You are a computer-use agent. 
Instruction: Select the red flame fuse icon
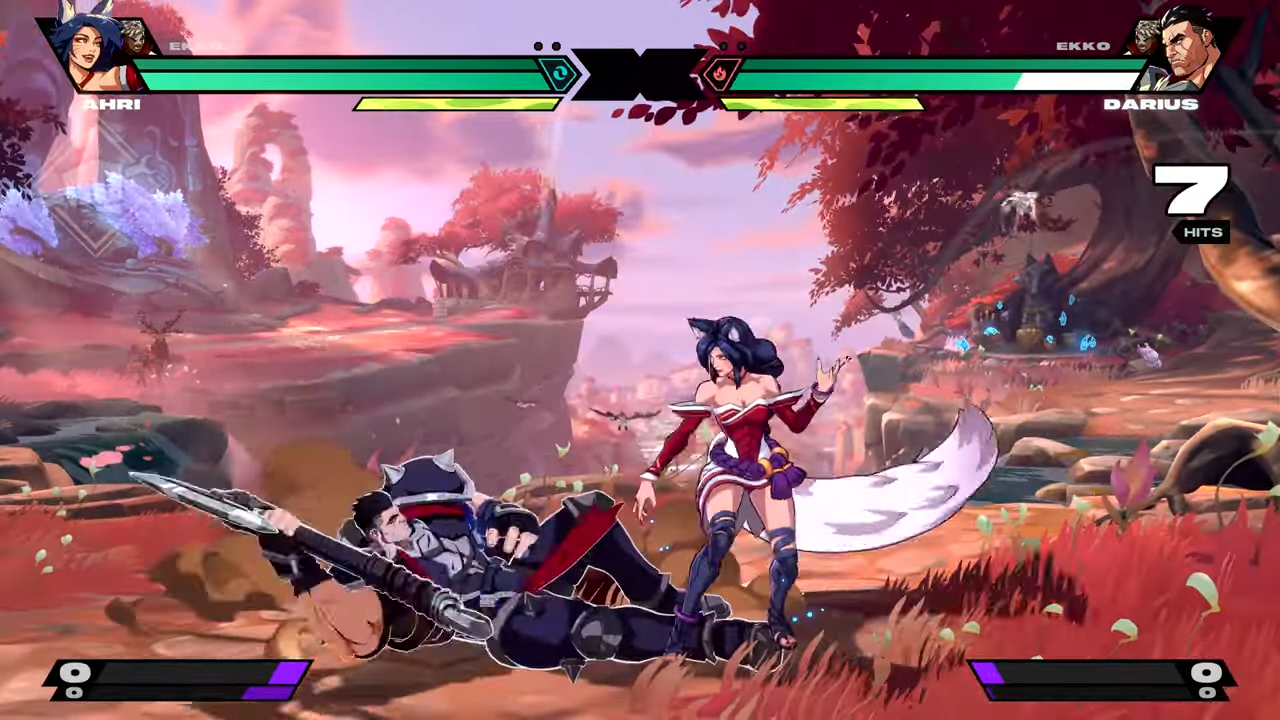[x=722, y=74]
